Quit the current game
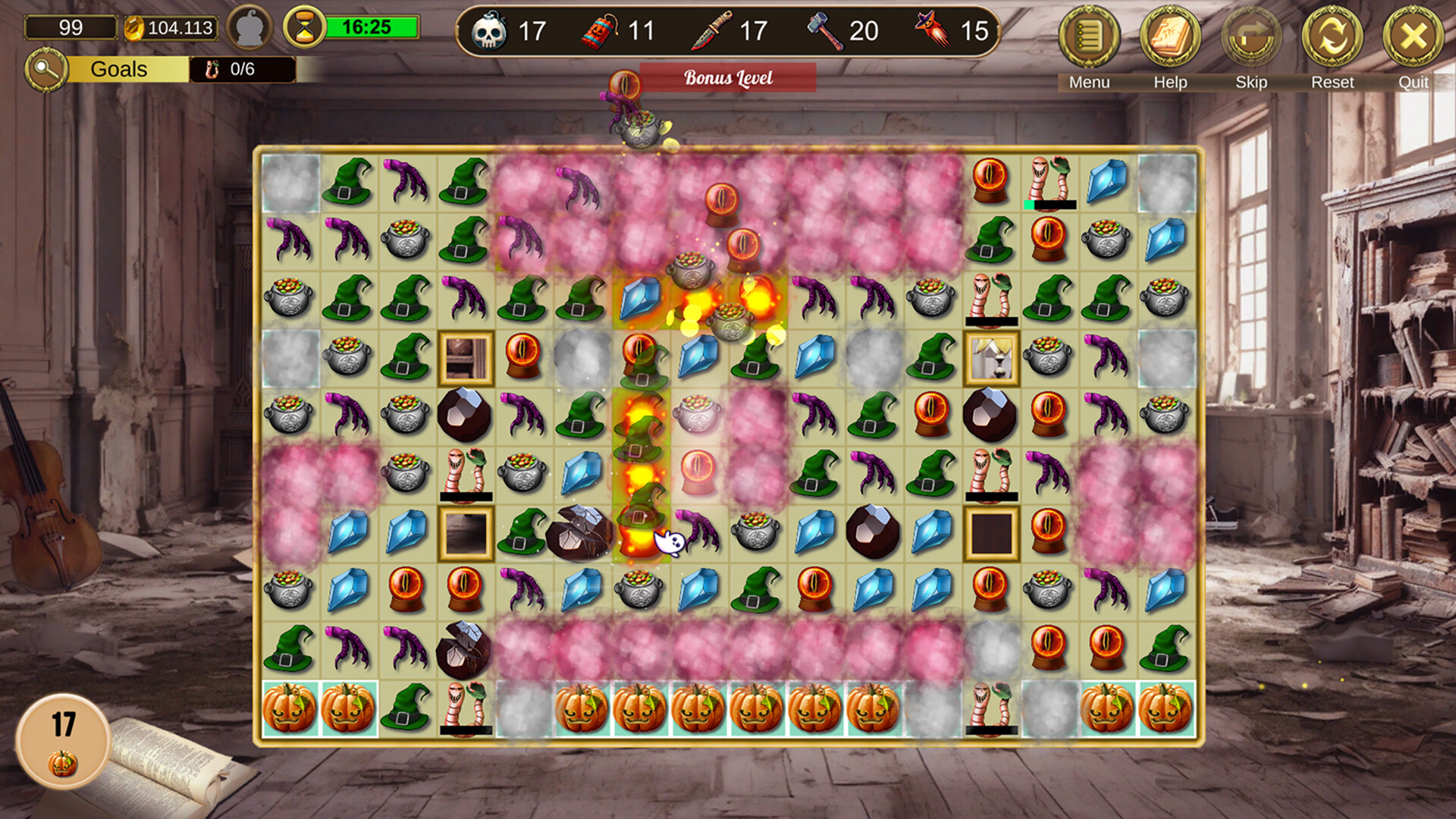The width and height of the screenshot is (1456, 819). 1412,36
